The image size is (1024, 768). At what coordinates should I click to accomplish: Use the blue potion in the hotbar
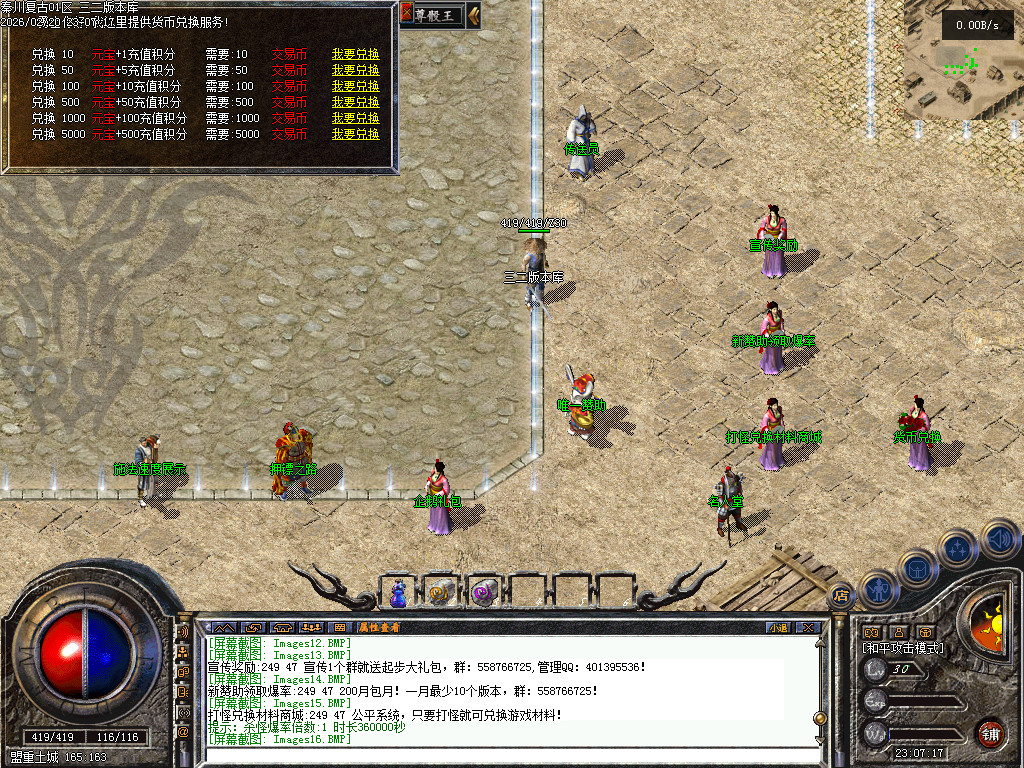[x=399, y=593]
